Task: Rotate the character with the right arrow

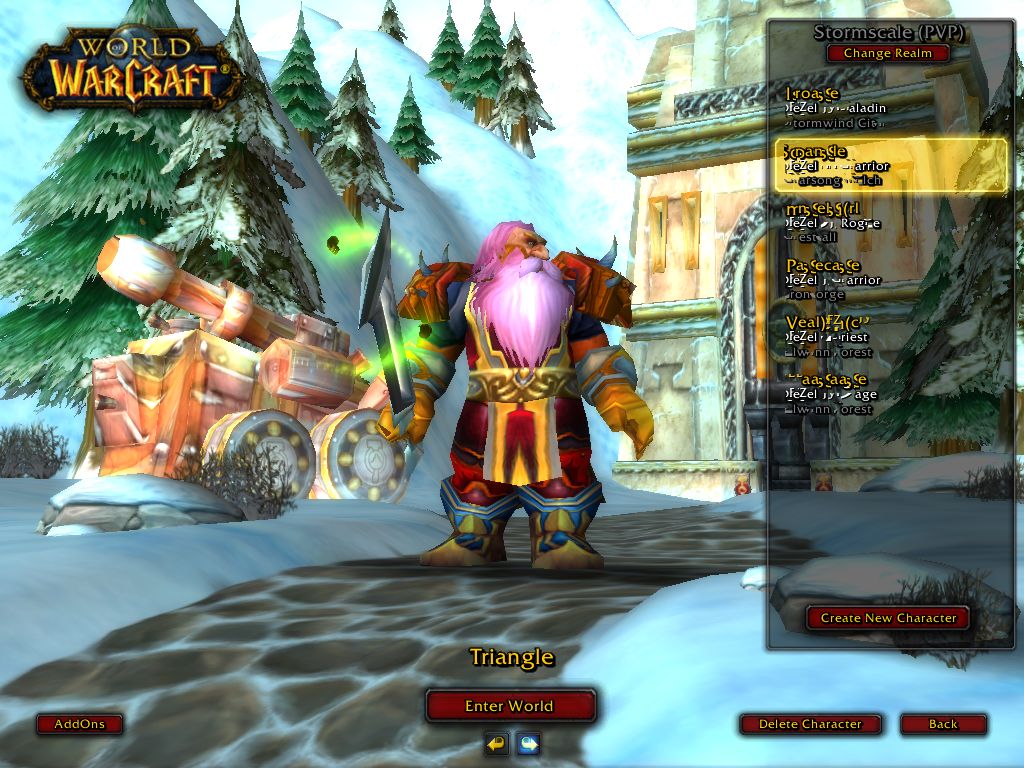Action: [x=528, y=743]
